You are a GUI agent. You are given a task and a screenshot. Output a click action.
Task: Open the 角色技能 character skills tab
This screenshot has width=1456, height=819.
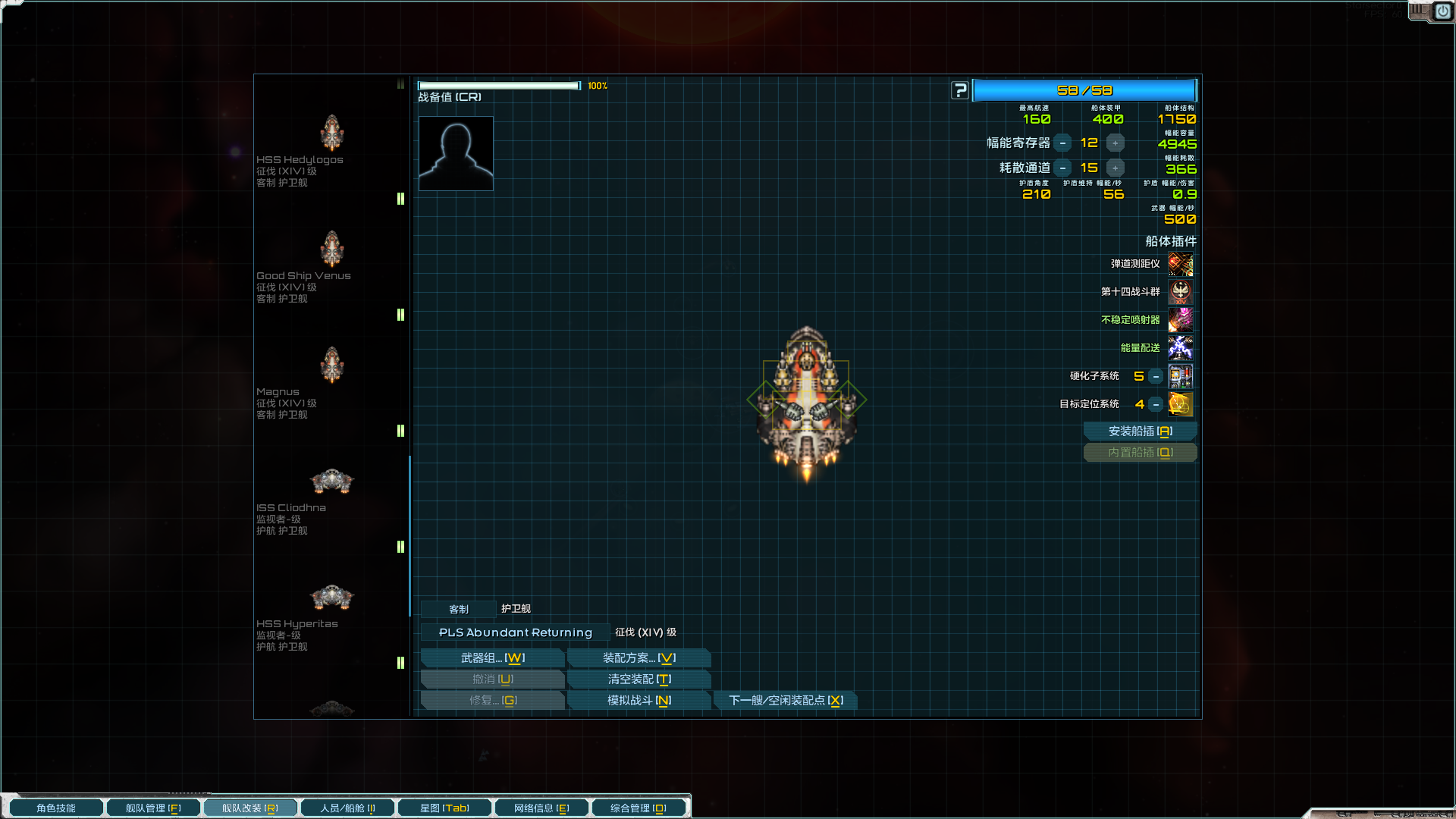coord(56,808)
